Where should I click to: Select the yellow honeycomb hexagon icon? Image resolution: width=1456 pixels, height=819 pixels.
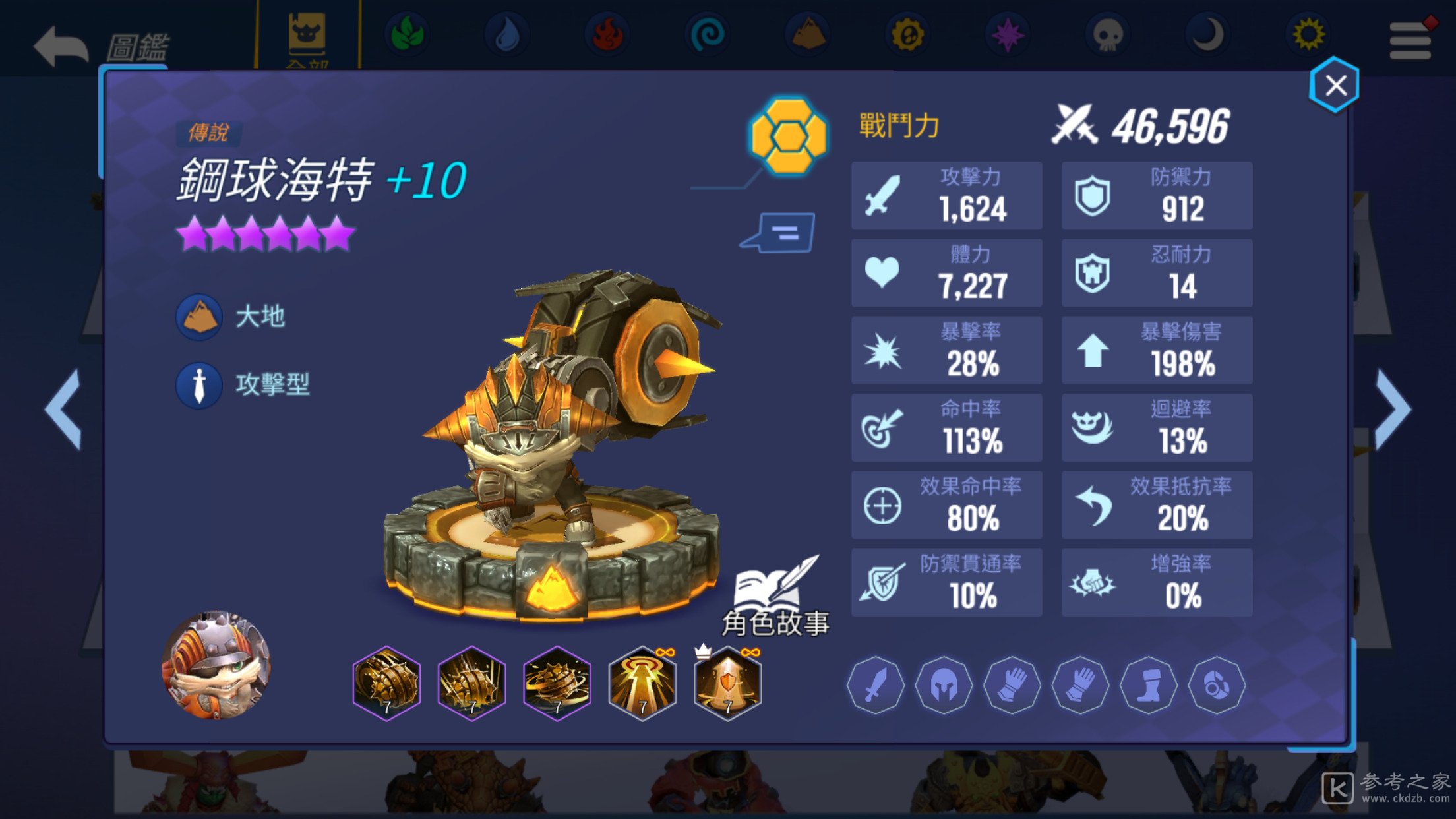coord(789,136)
